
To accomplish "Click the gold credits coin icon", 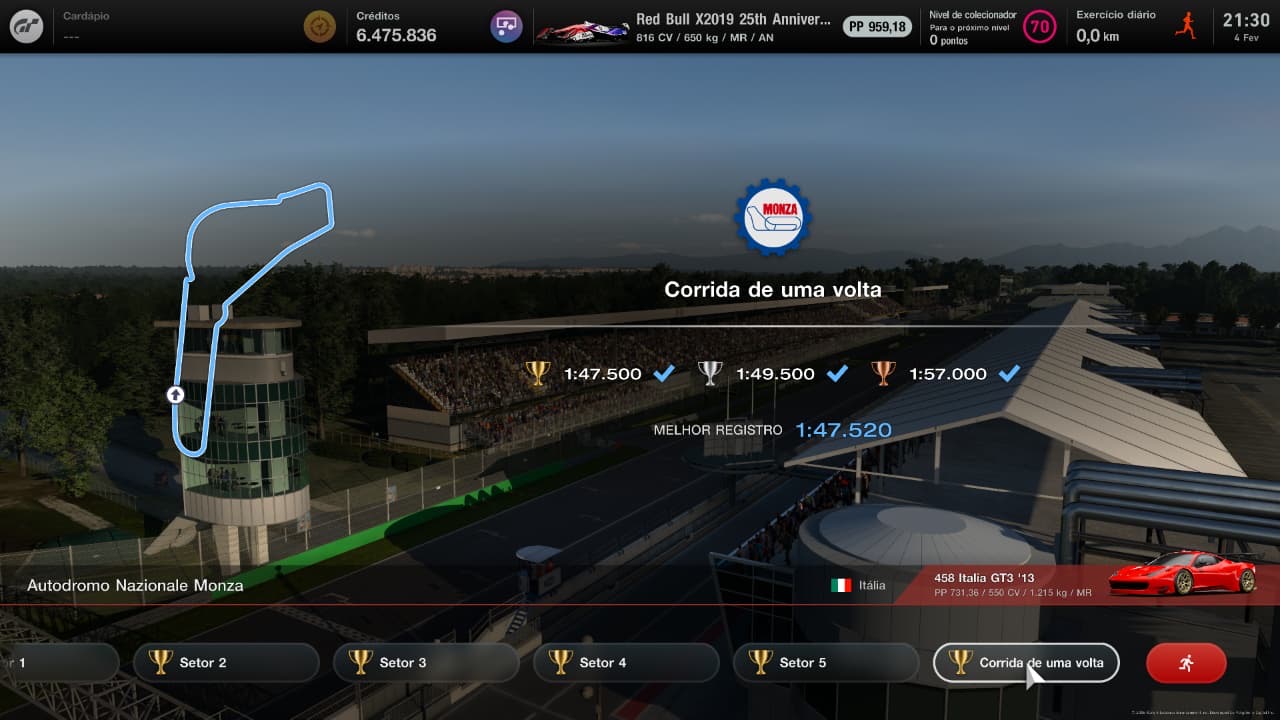I will pos(319,26).
